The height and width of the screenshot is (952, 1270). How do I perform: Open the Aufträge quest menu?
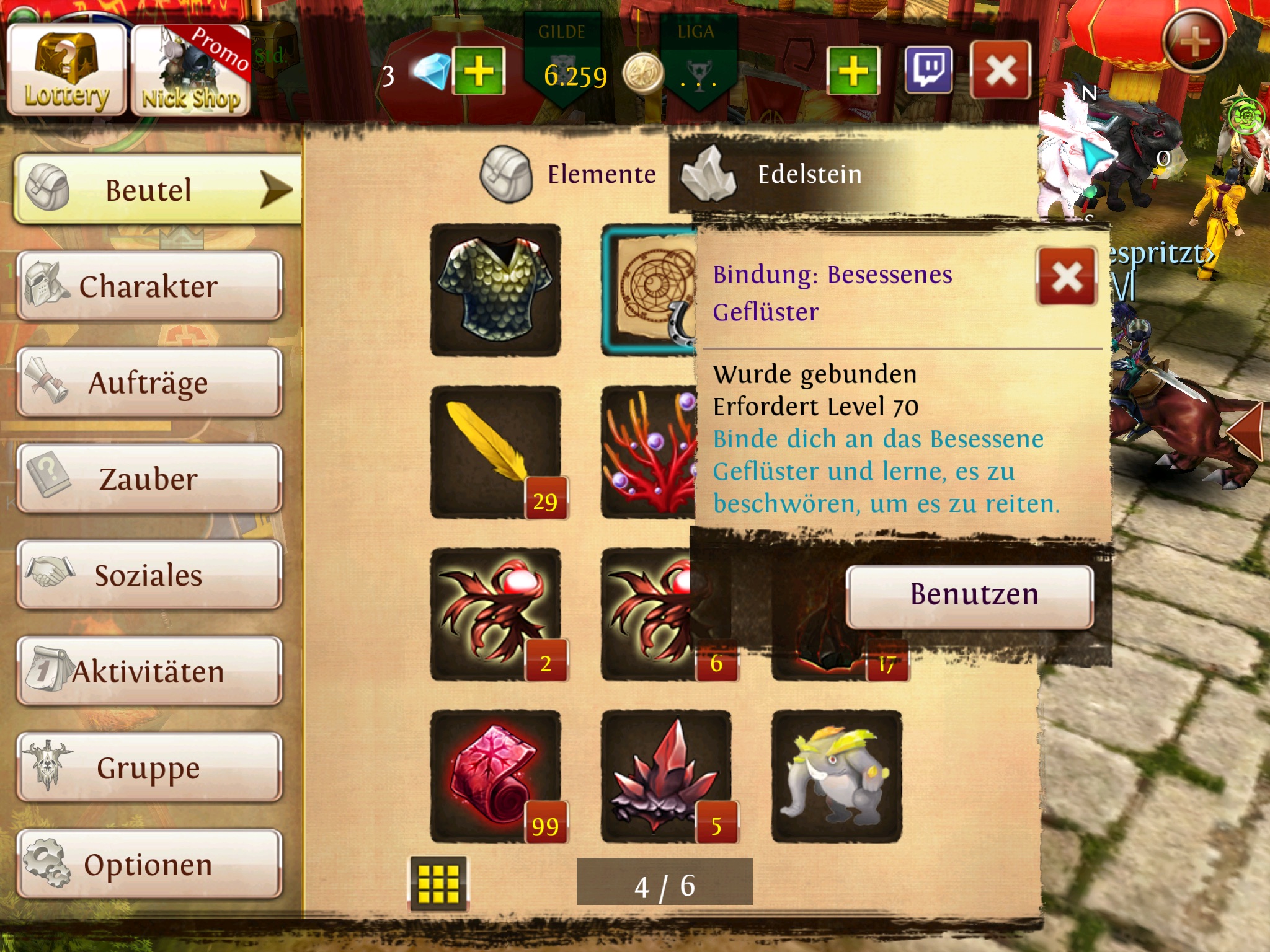(x=149, y=382)
